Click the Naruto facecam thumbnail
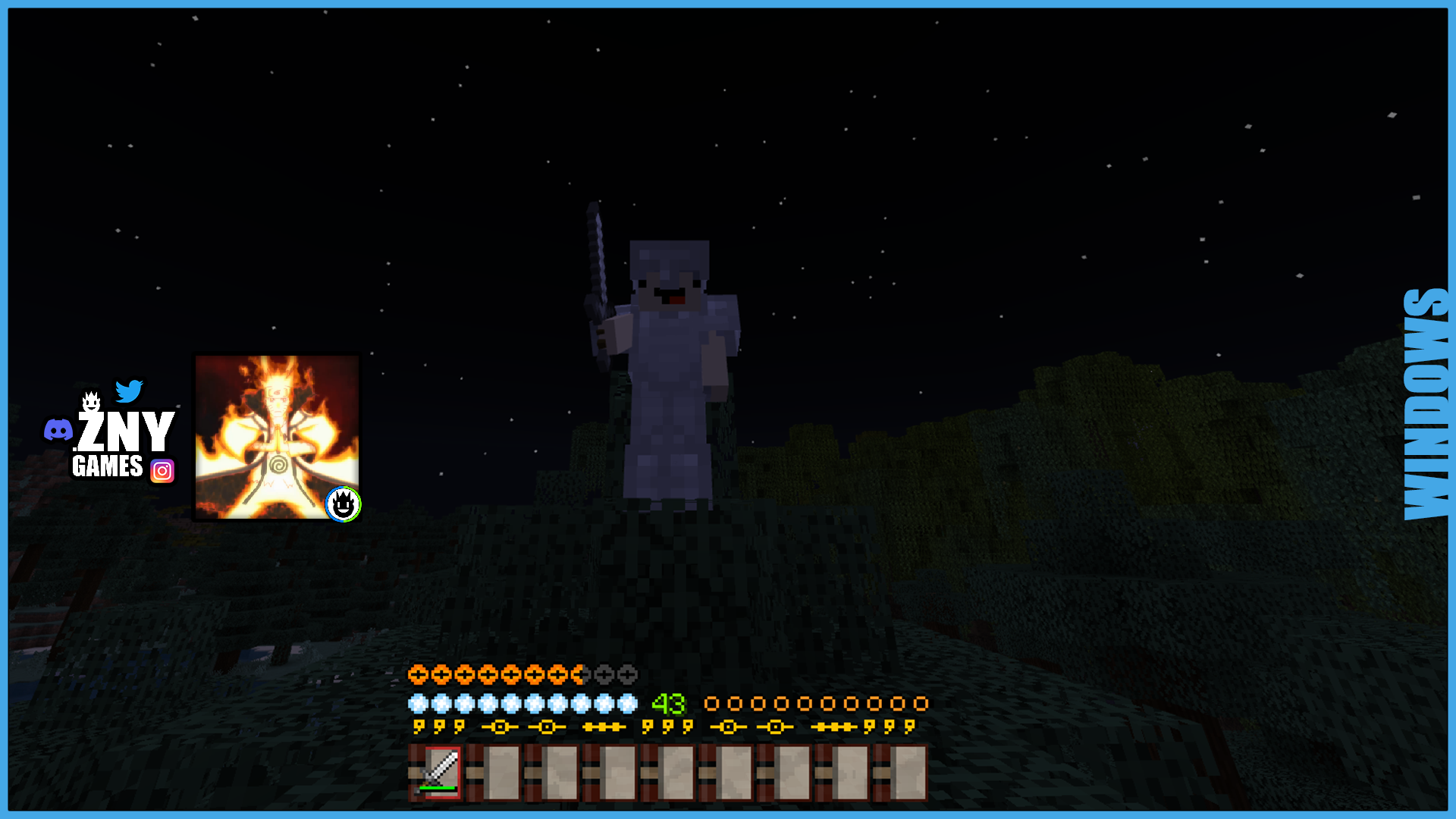Image resolution: width=1456 pixels, height=819 pixels. click(x=277, y=438)
